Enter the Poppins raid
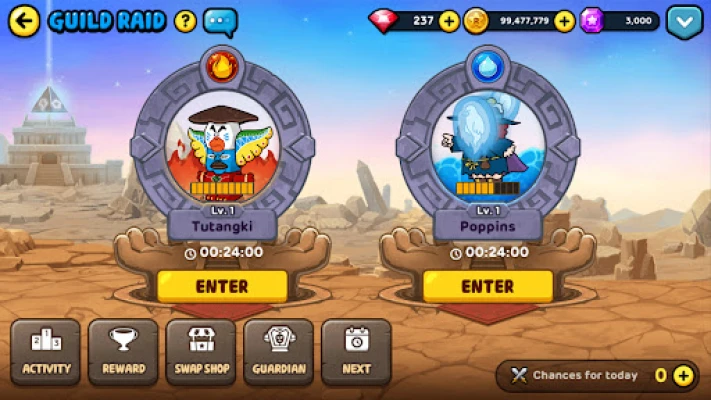Viewport: 711px width, 400px height. click(x=488, y=286)
